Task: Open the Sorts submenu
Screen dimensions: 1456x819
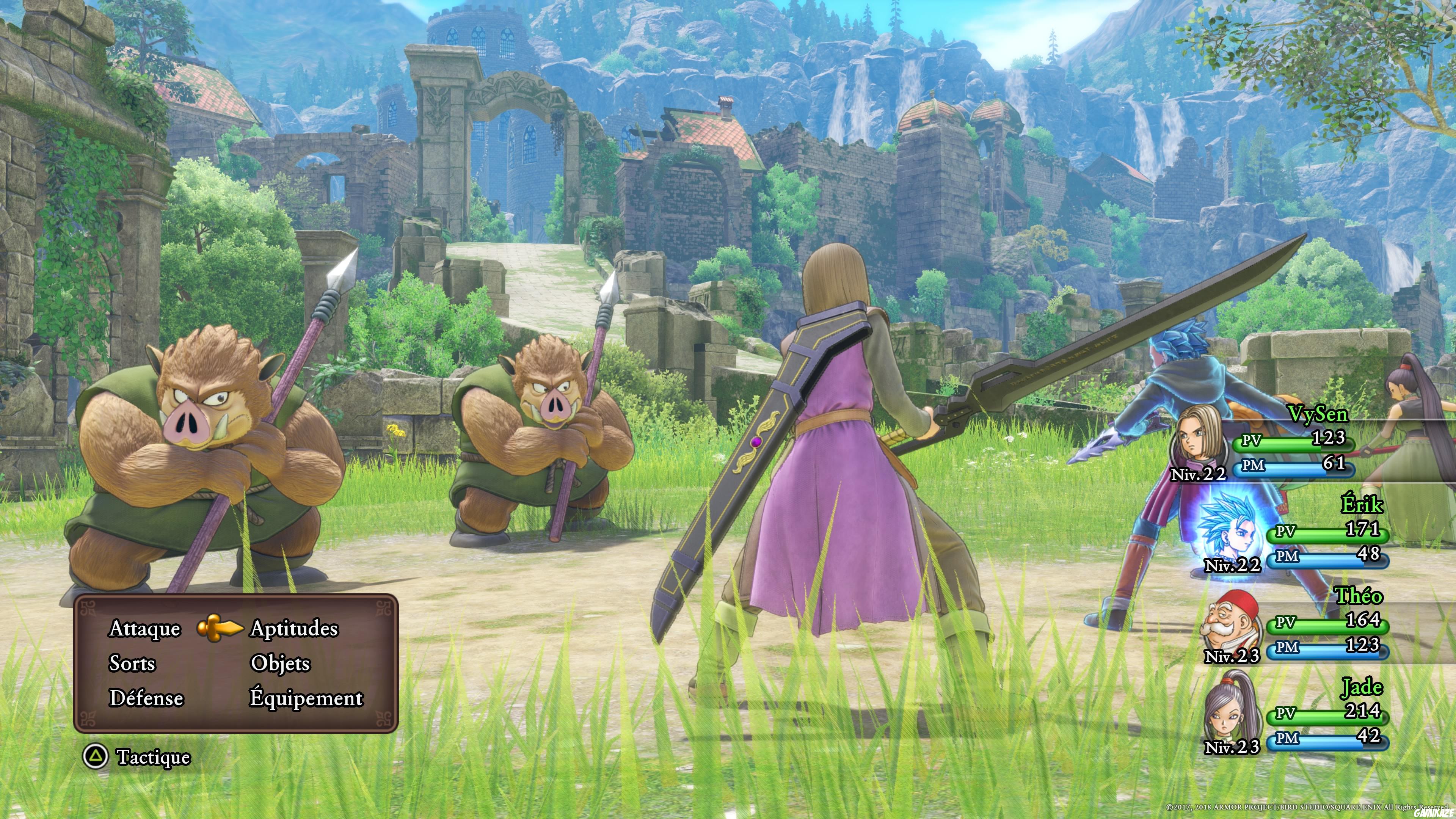Action: 132,664
